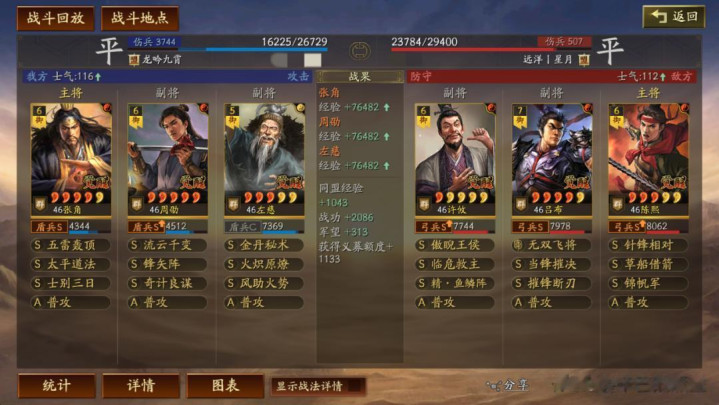Inspect the 无双飞将 tactic
This screenshot has width=719, height=405.
click(551, 245)
